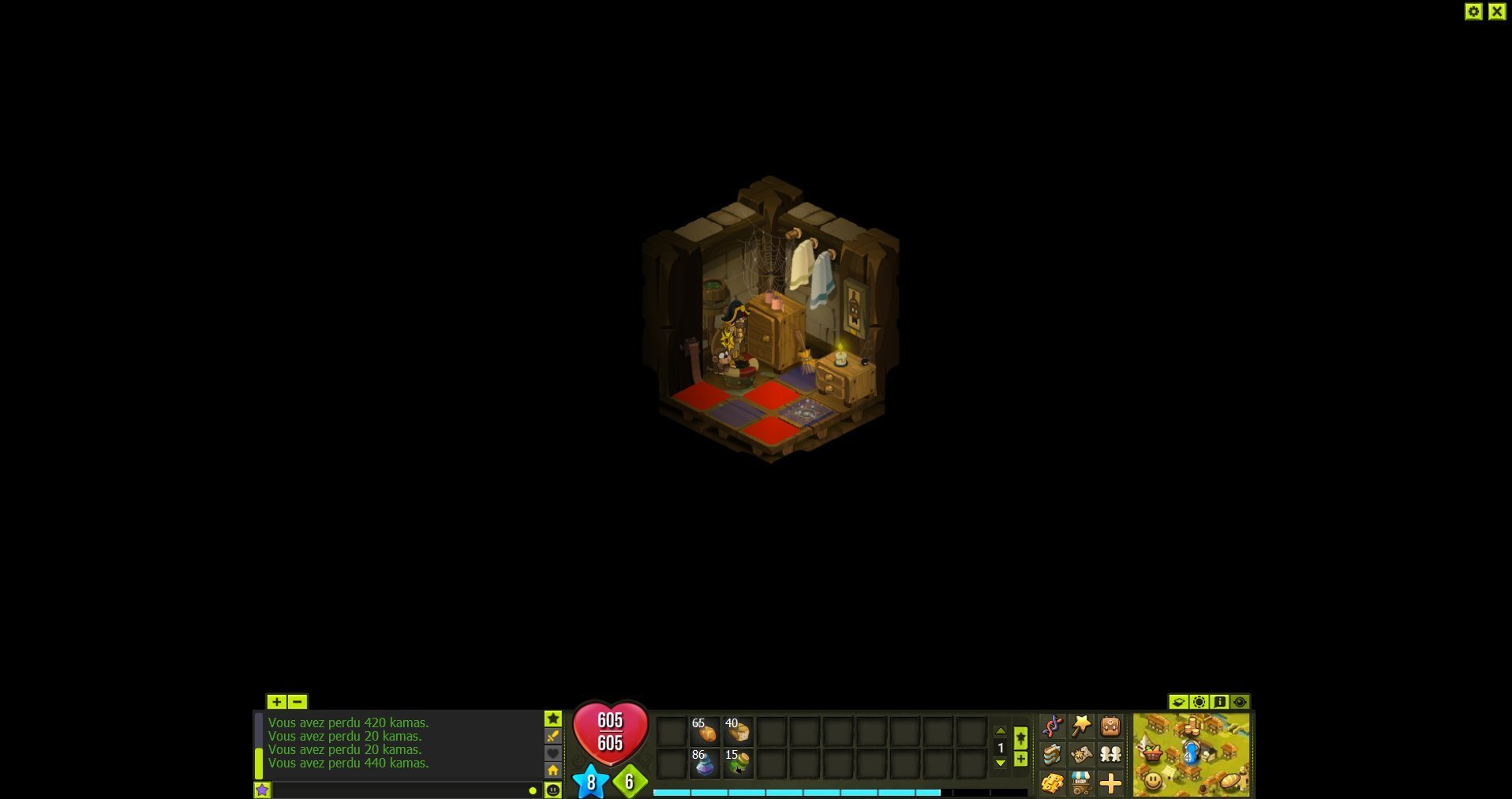Screen dimensions: 1512x799
Task: Open the quest journal book icon
Action: tap(1053, 755)
